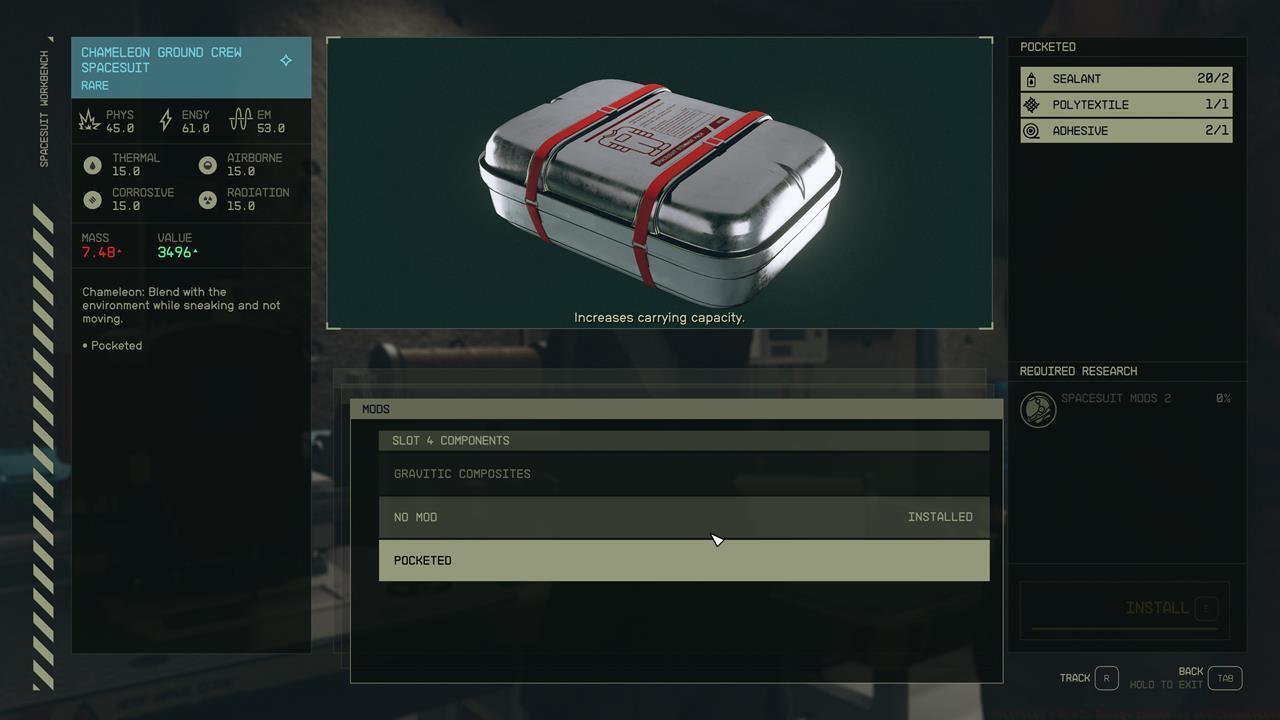The width and height of the screenshot is (1280, 720).
Task: Click the Spacesuit Mods 2 research icon
Action: [1038, 409]
